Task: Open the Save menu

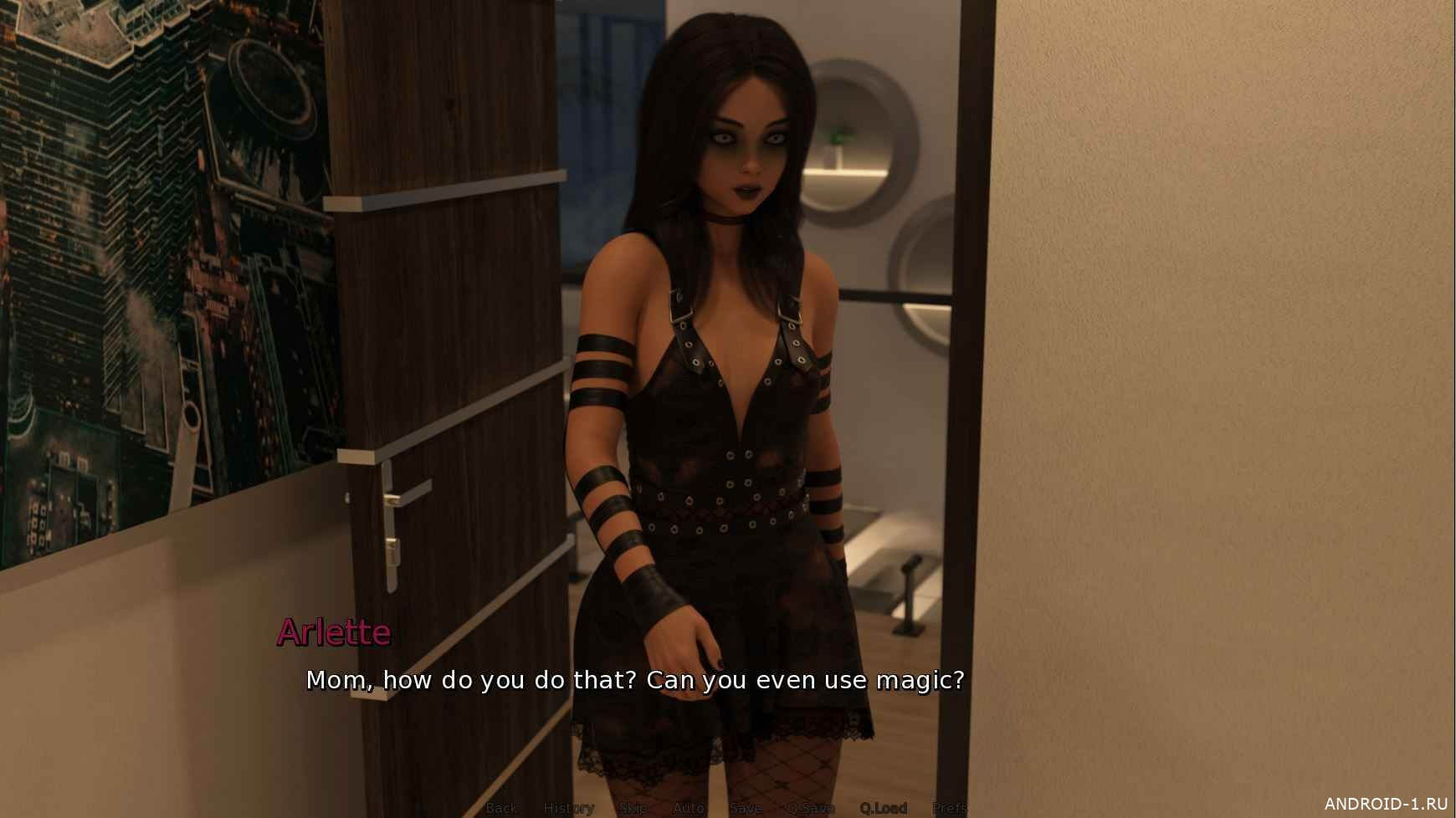Action: 745,808
